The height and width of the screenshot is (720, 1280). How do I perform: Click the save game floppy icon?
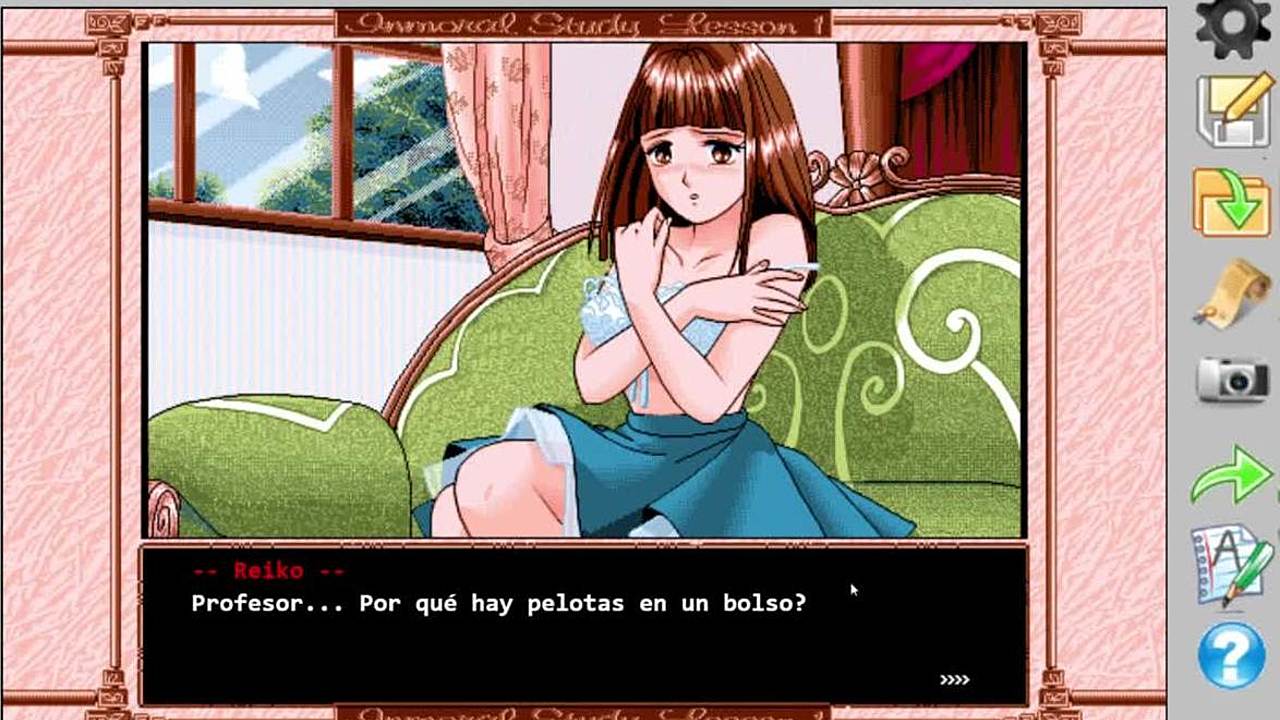(1233, 112)
